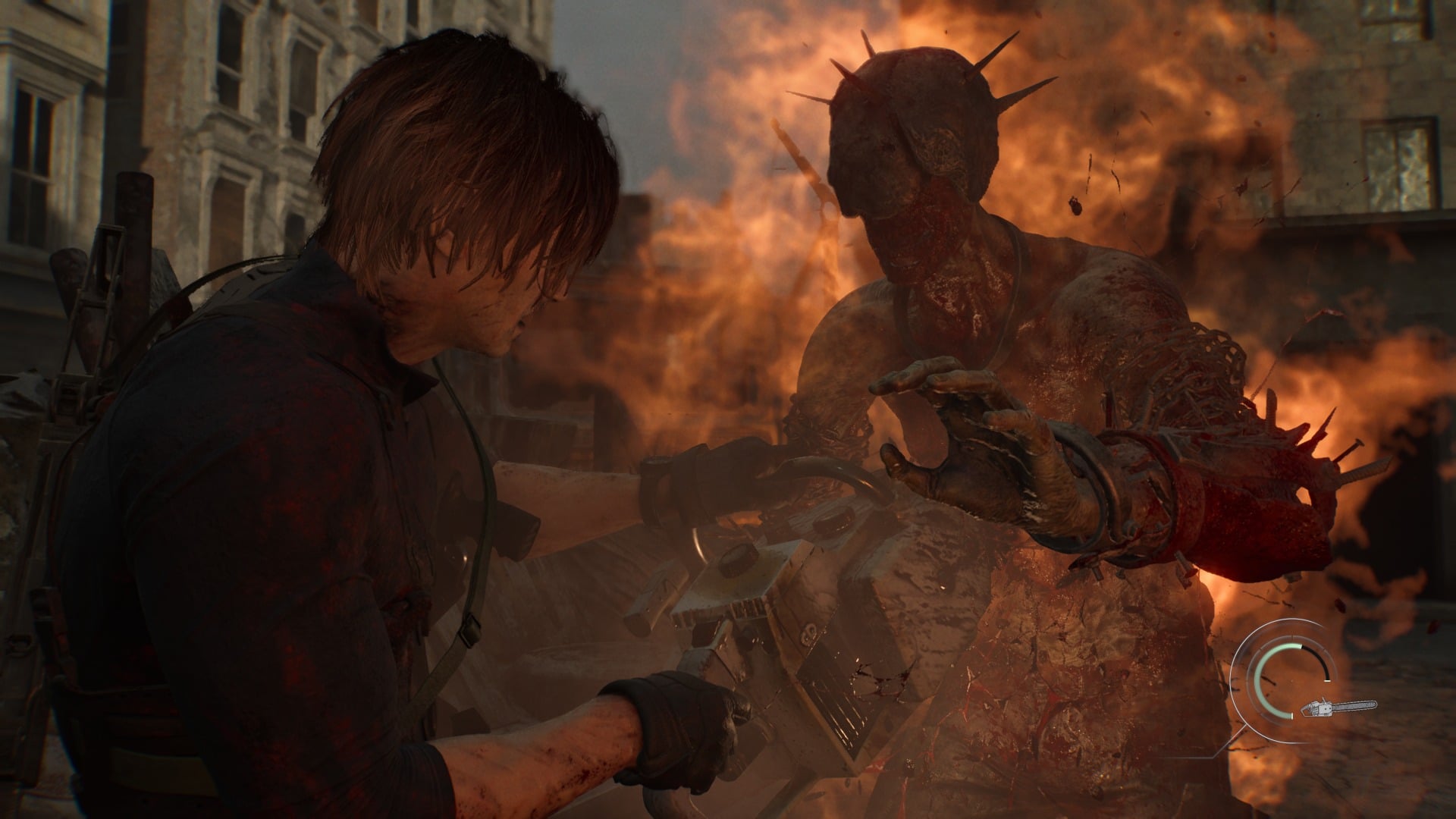Click the chainsaw blade tip in the HUD

pos(1373,706)
